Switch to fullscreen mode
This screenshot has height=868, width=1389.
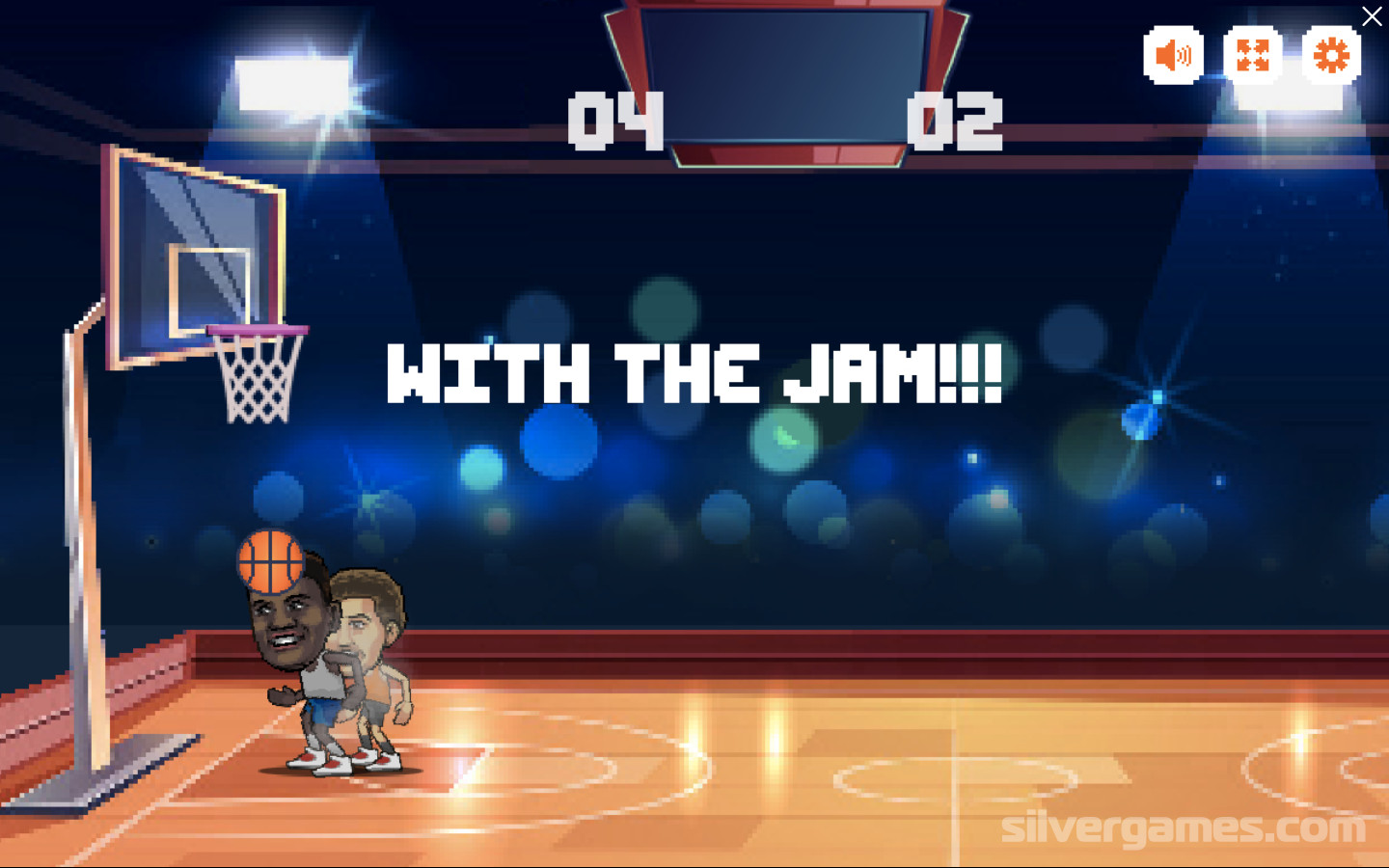(1252, 55)
